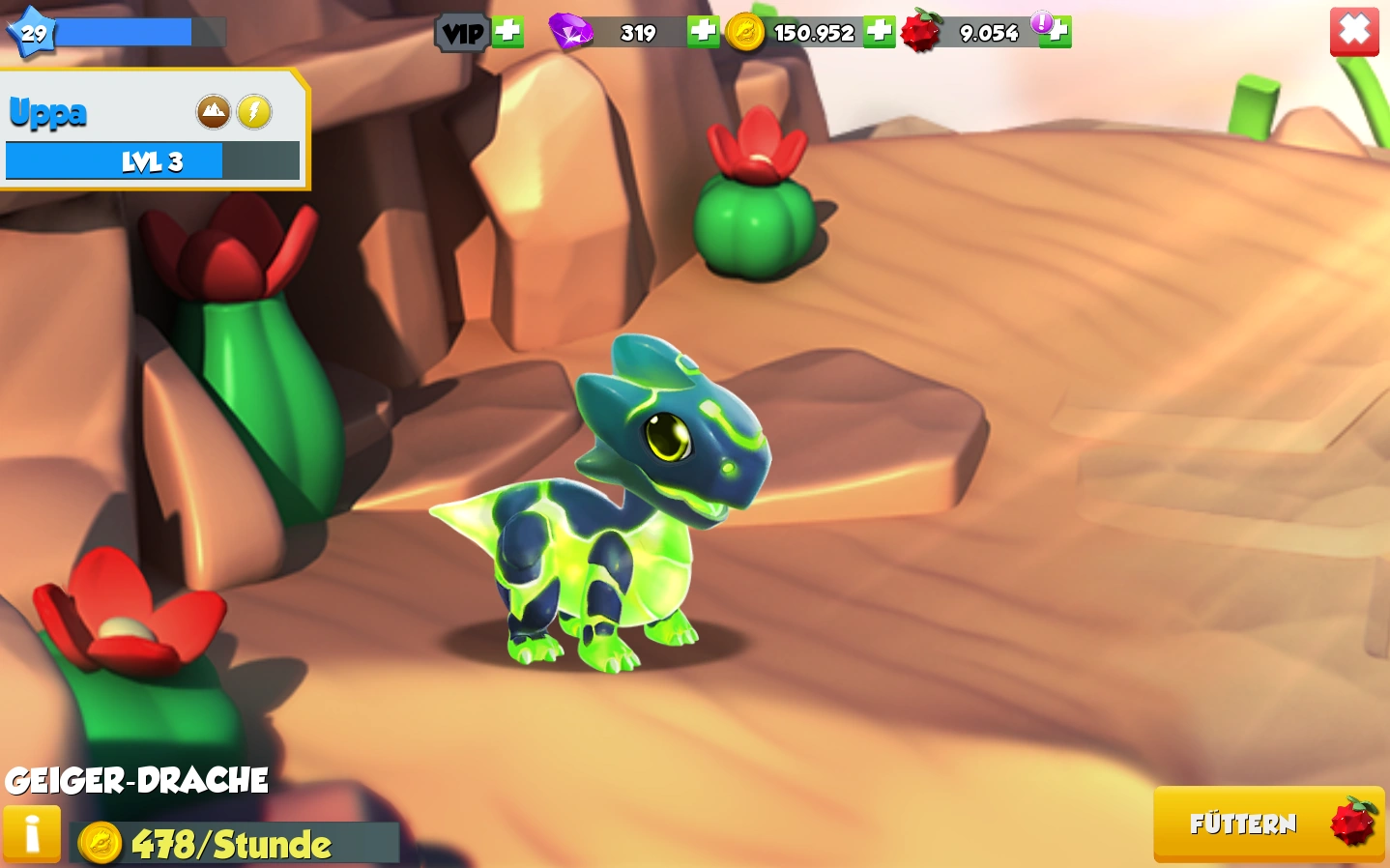The width and height of the screenshot is (1390, 868).
Task: Select the Geiger-Drache name label
Action: coord(135,779)
